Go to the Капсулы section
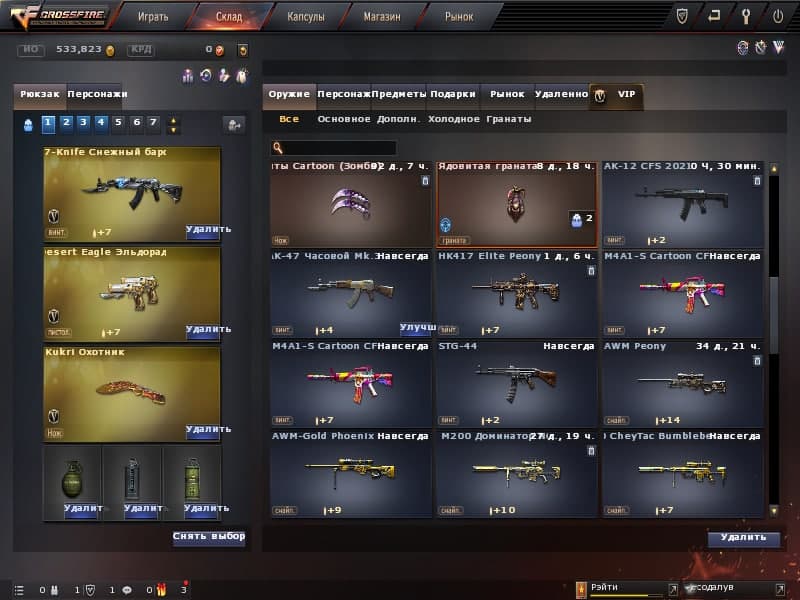 [305, 17]
